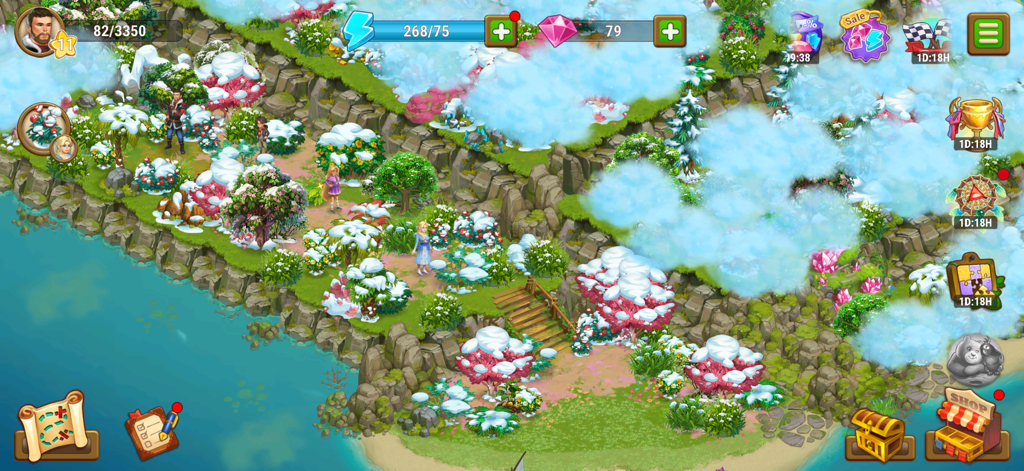
Task: Open the golden trophy tournament event
Action: [x=975, y=118]
